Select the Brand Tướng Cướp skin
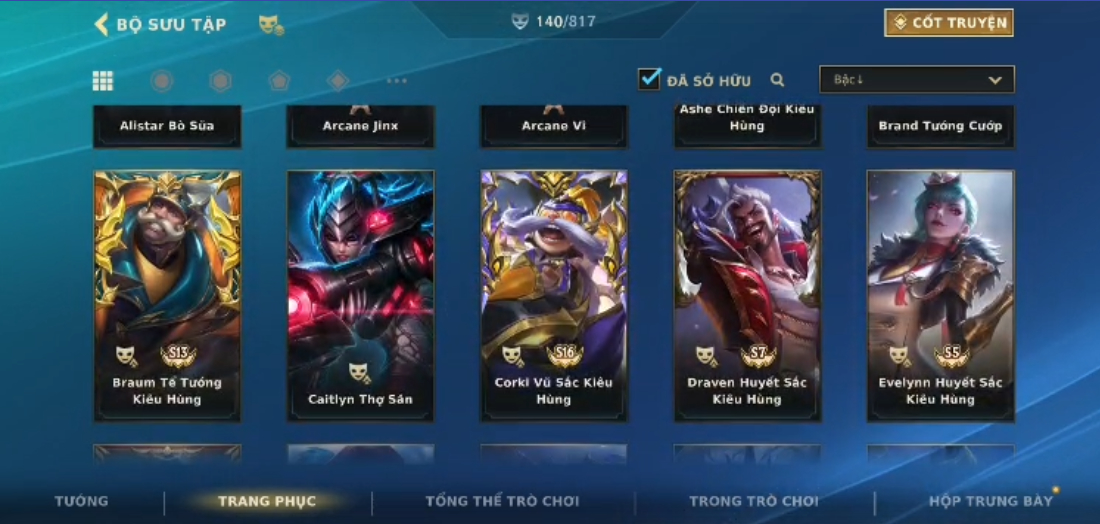Image resolution: width=1100 pixels, height=524 pixels. point(940,126)
